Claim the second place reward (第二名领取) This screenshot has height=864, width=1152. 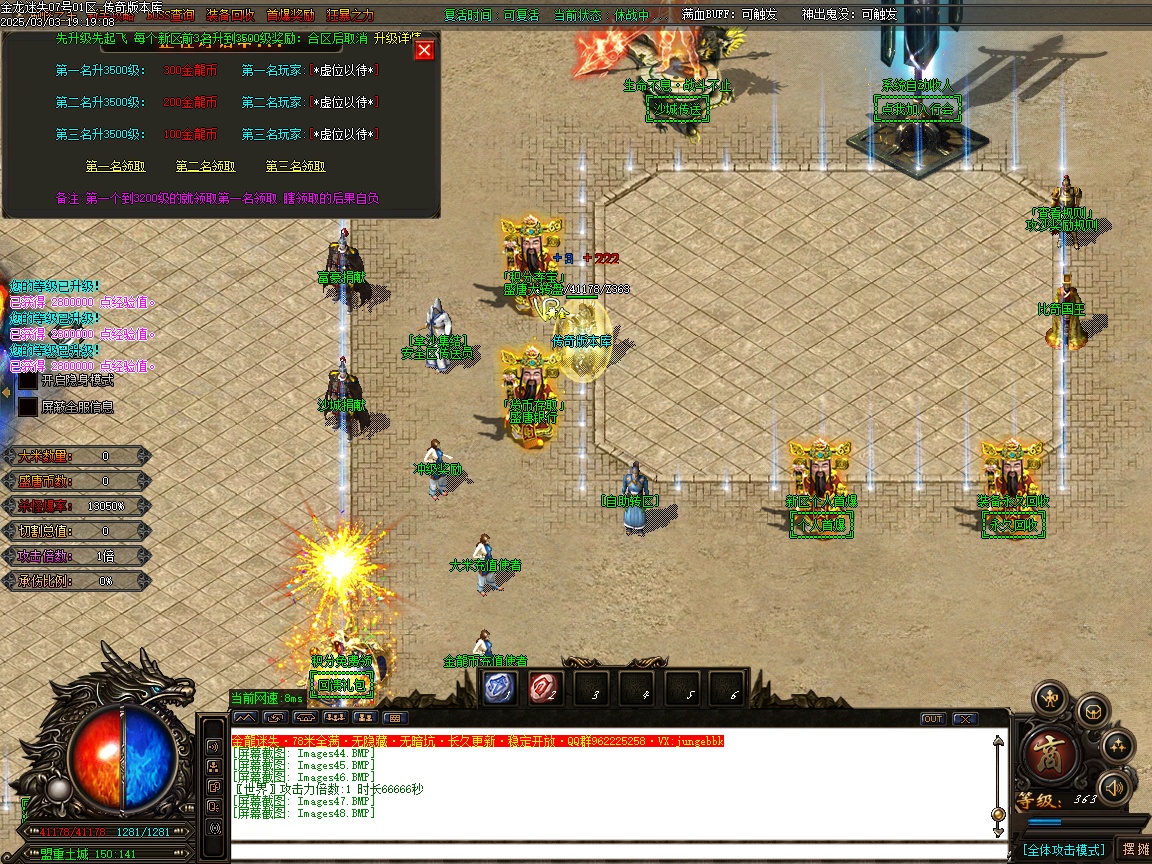[205, 167]
